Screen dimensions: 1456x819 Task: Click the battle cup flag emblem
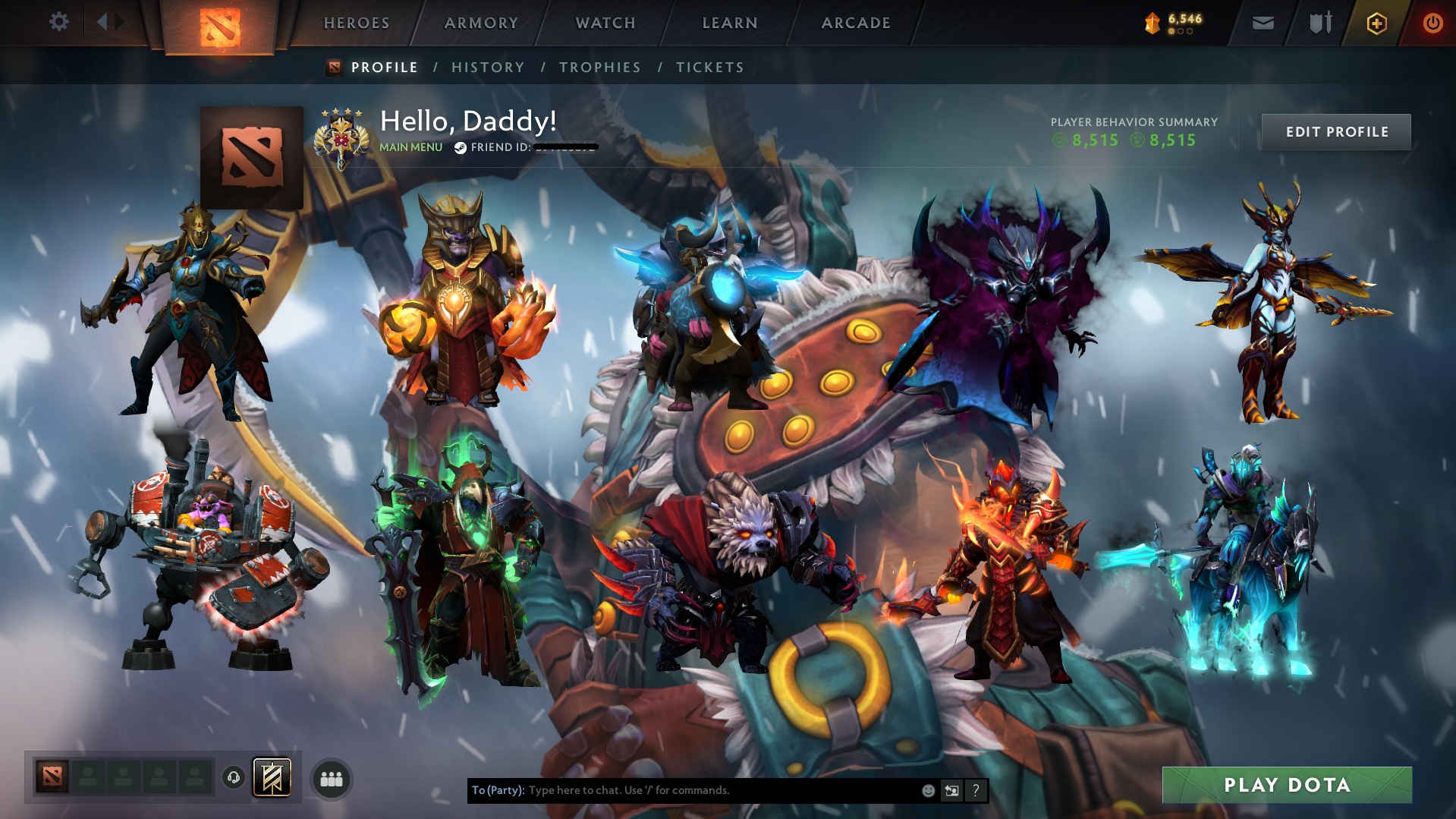pyautogui.click(x=272, y=776)
